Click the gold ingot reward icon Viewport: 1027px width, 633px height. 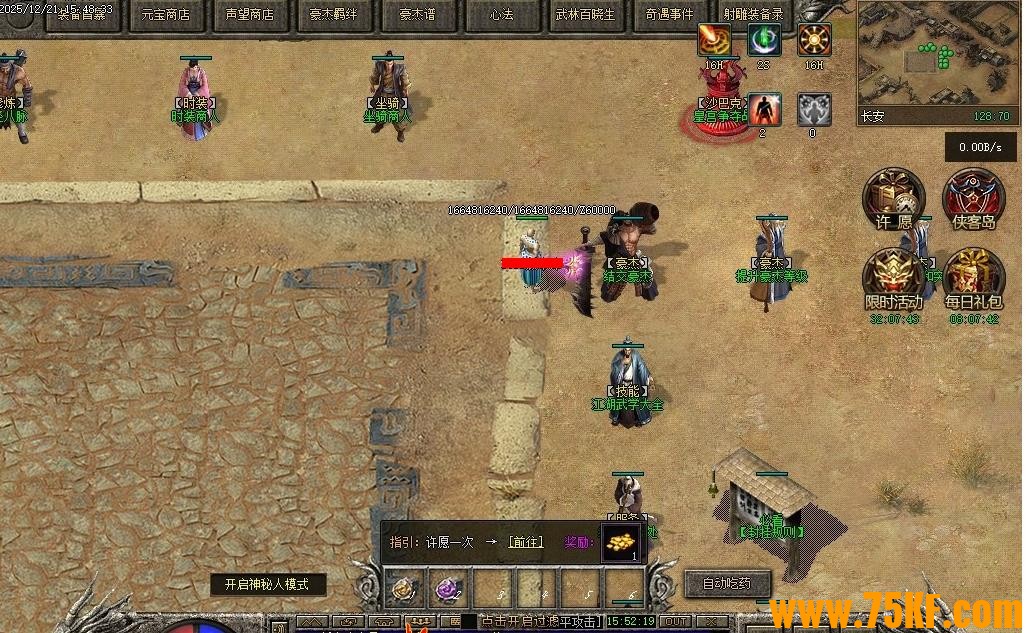pyautogui.click(x=621, y=542)
